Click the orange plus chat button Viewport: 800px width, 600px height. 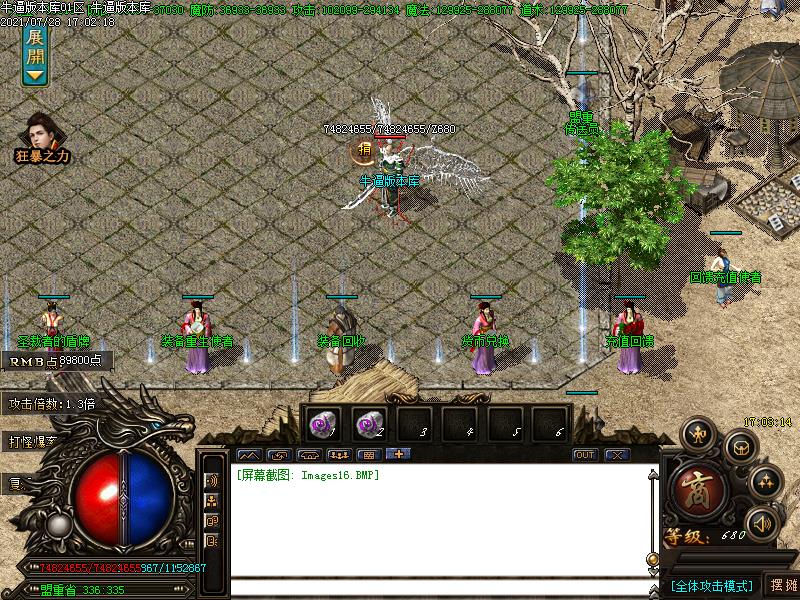pyautogui.click(x=398, y=455)
